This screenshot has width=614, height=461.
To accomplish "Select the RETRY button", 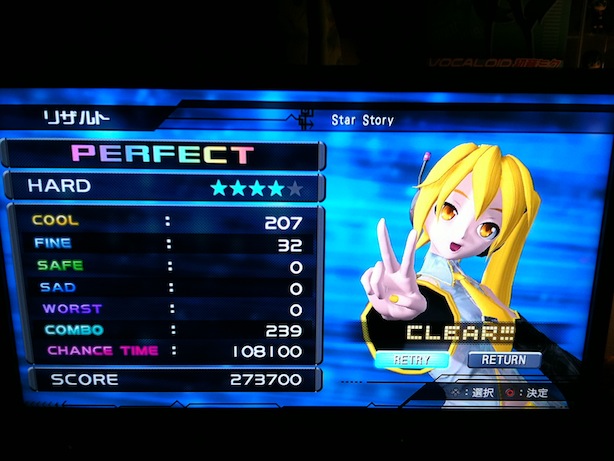I will pyautogui.click(x=413, y=359).
